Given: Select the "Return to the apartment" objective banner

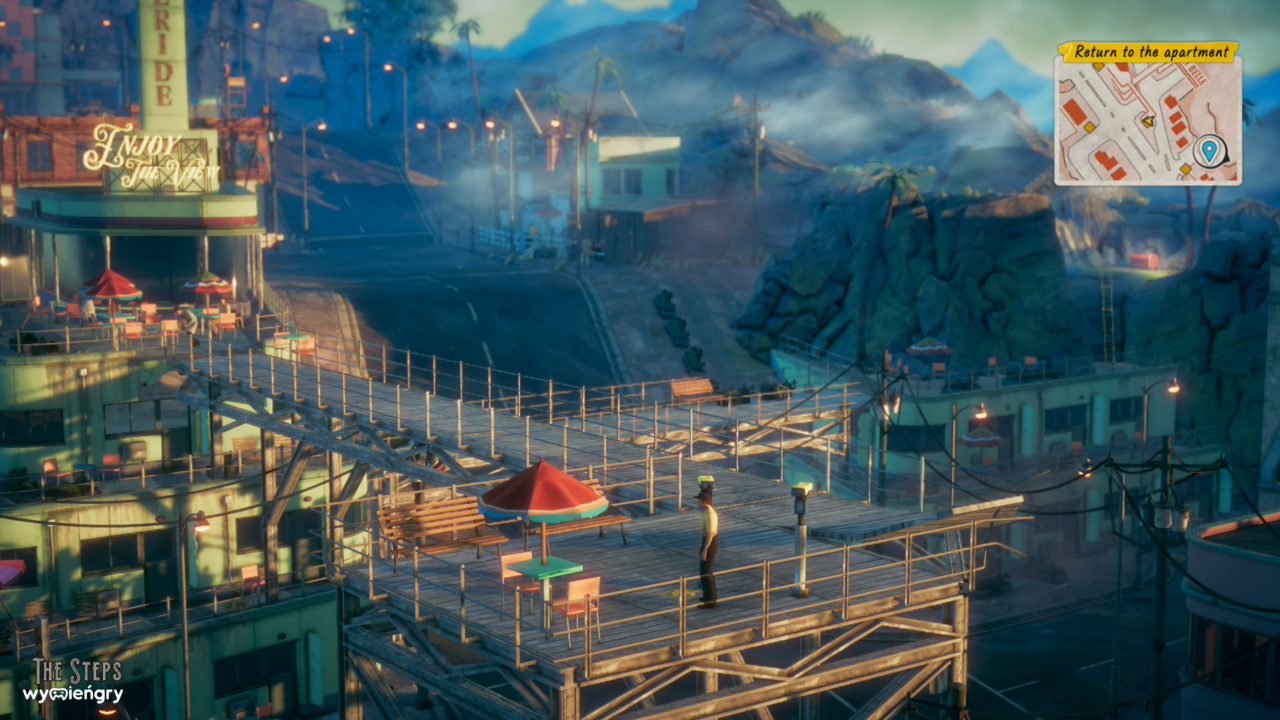Looking at the screenshot, I should 1147,52.
